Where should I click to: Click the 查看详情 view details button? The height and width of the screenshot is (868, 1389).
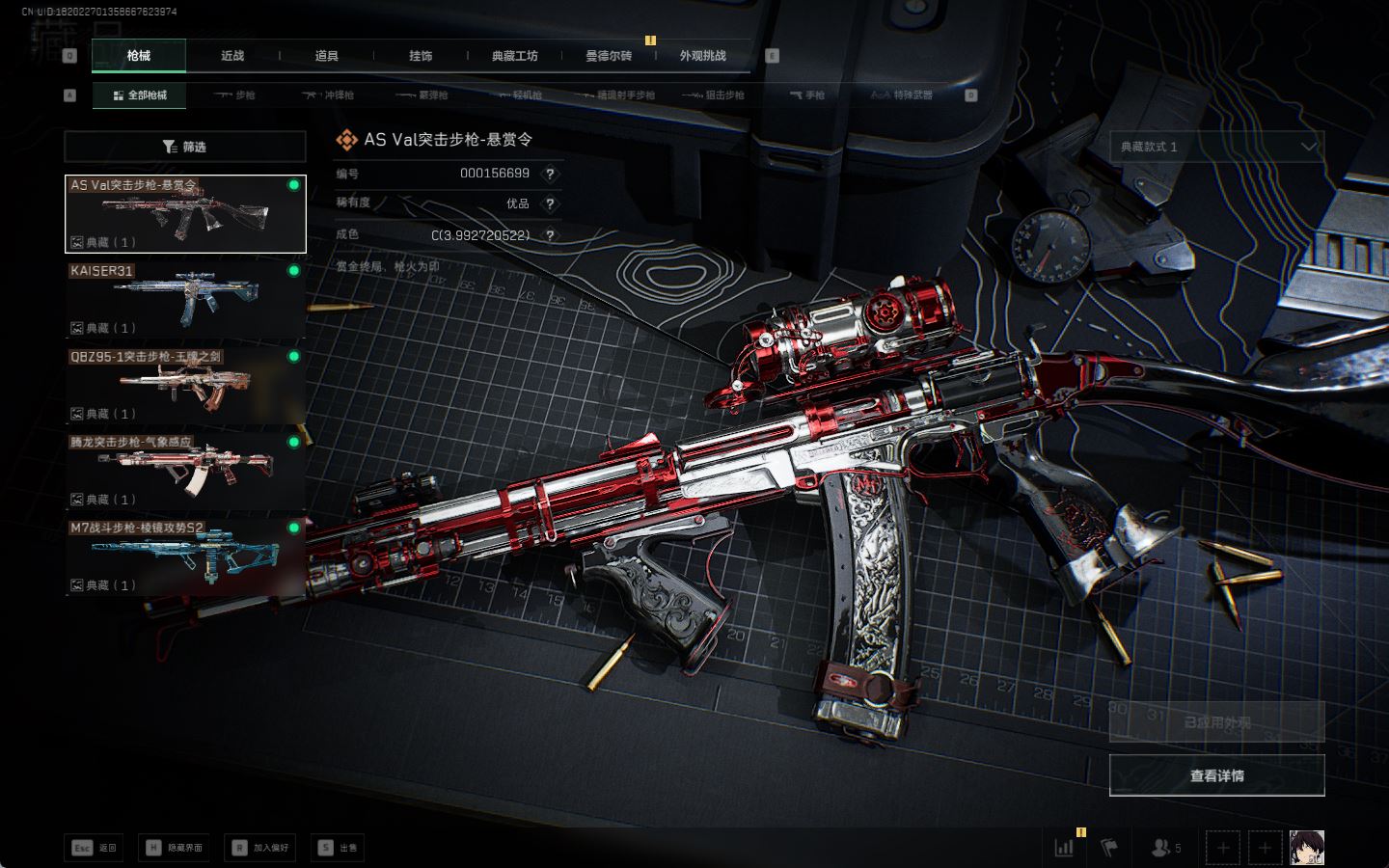click(x=1216, y=775)
